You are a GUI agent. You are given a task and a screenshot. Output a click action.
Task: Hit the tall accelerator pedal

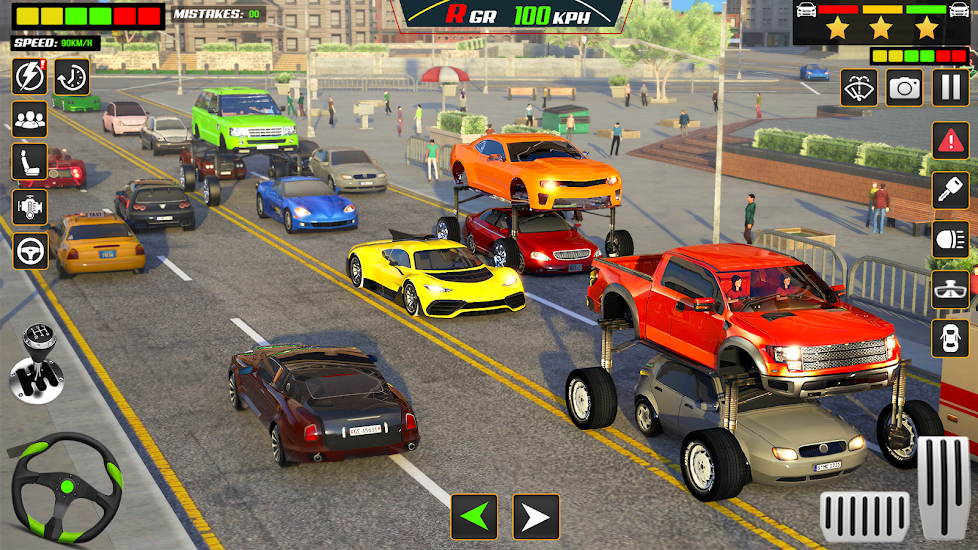click(943, 488)
